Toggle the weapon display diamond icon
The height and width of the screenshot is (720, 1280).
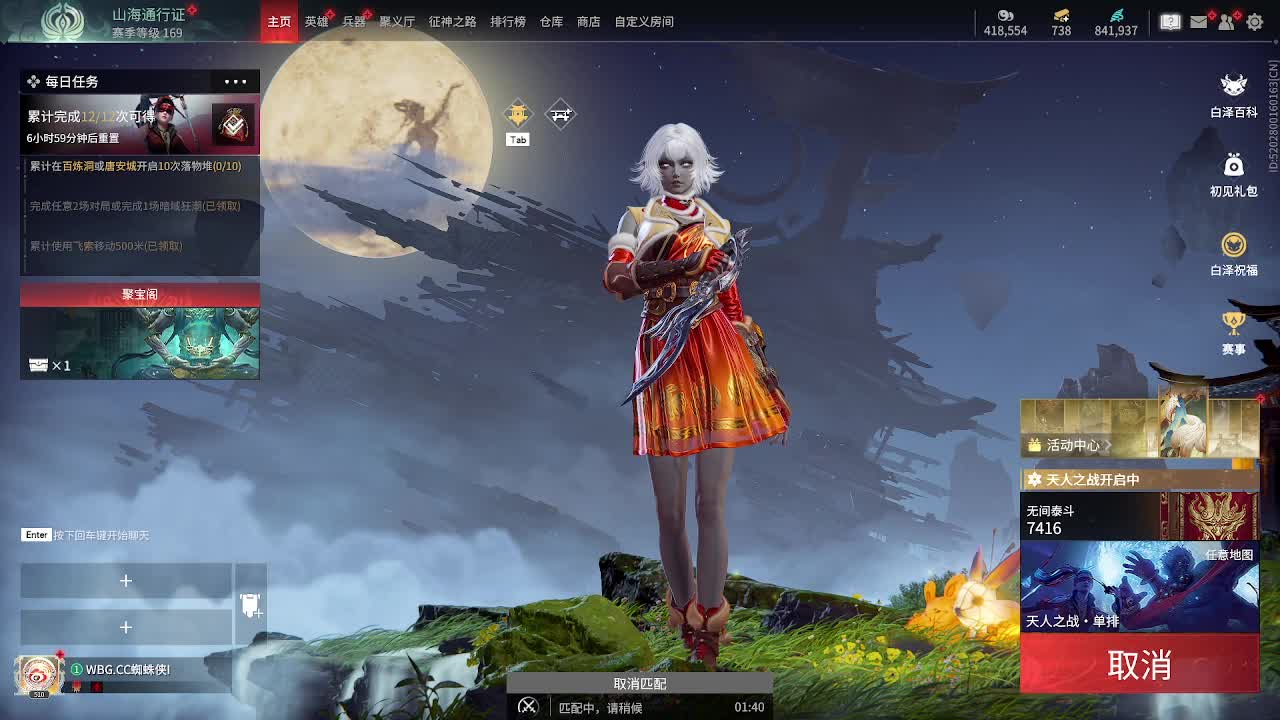click(x=560, y=114)
